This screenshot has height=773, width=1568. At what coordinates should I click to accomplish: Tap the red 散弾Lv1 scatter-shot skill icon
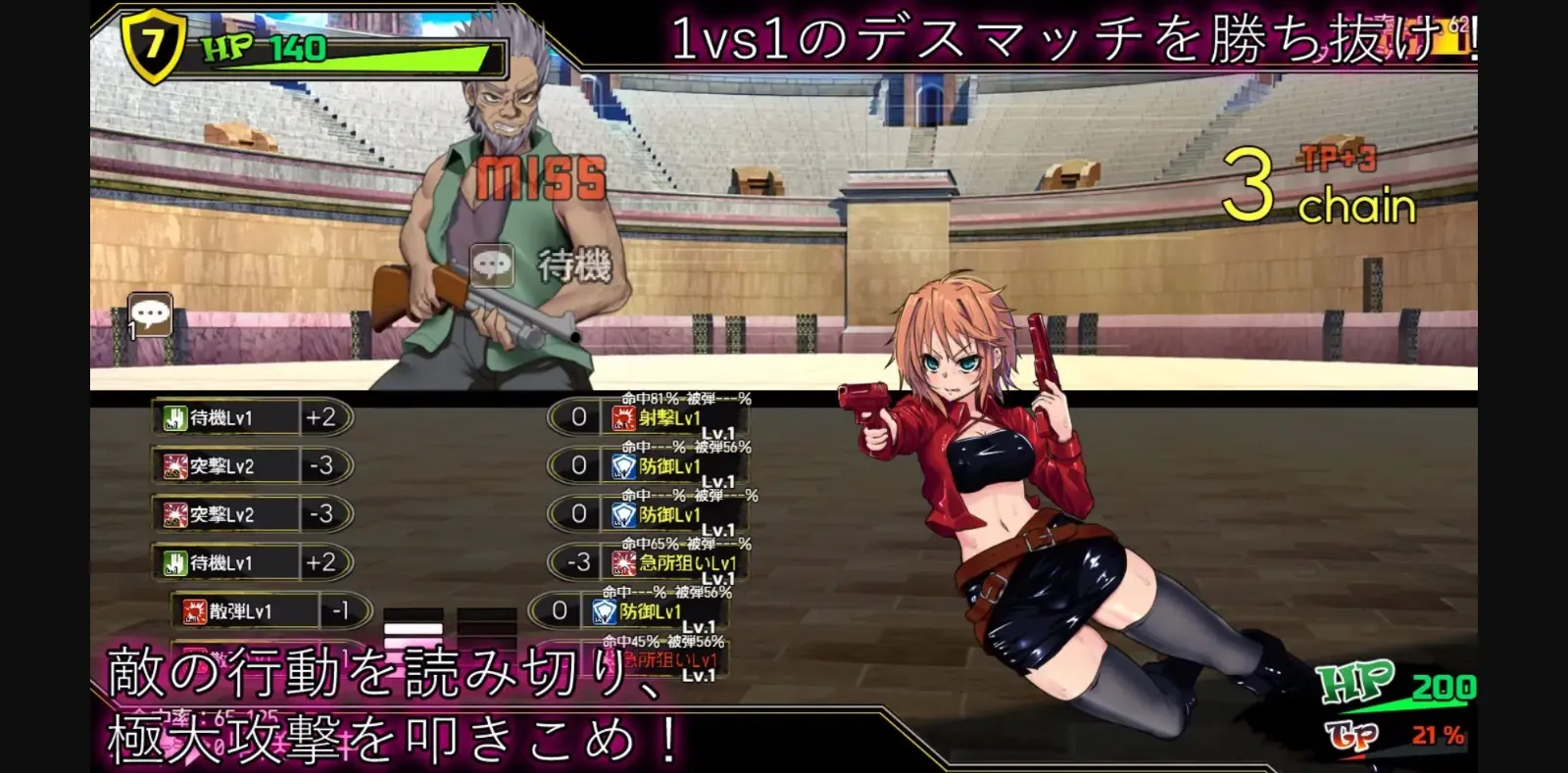[x=192, y=612]
